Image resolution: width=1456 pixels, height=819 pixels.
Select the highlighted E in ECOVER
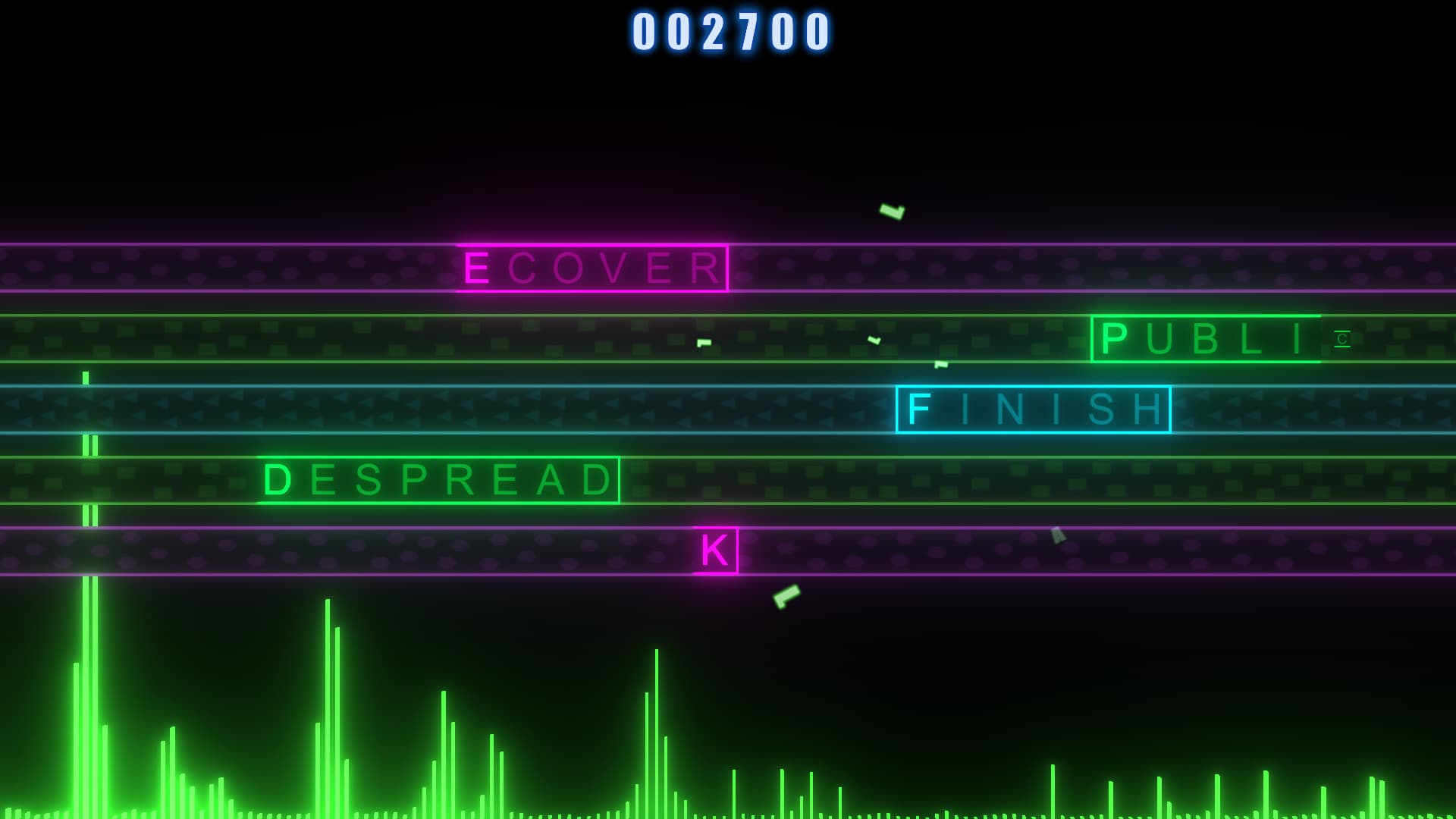(477, 266)
